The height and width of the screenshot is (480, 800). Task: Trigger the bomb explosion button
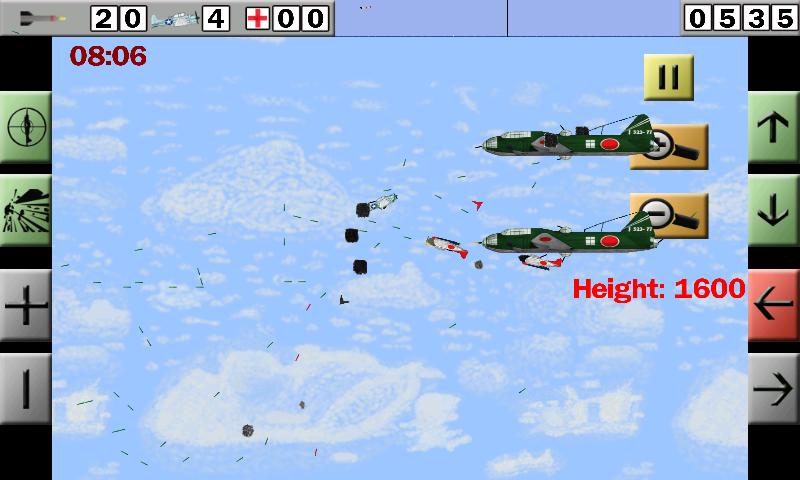(26, 210)
